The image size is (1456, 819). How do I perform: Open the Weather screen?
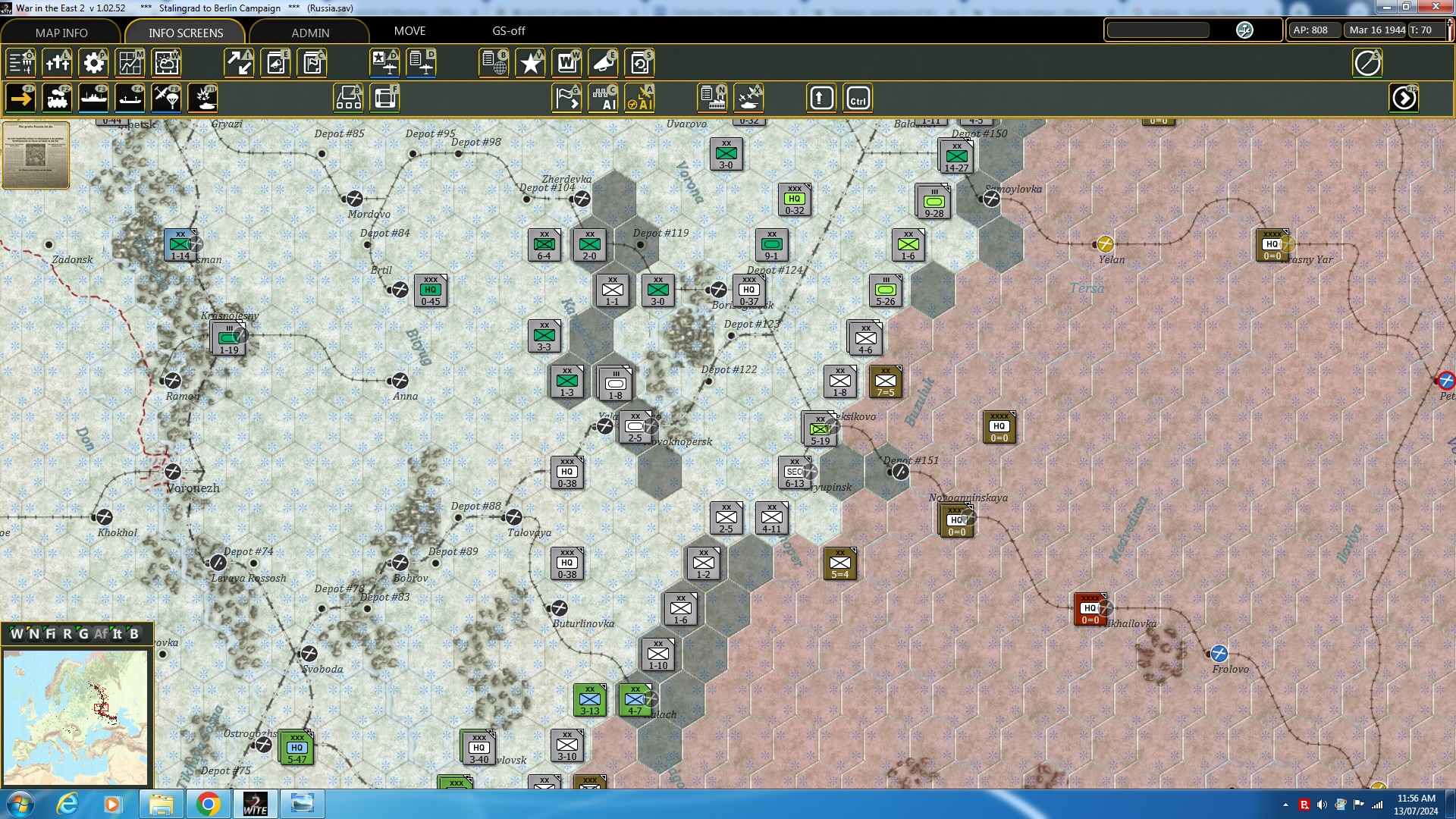pyautogui.click(x=166, y=63)
